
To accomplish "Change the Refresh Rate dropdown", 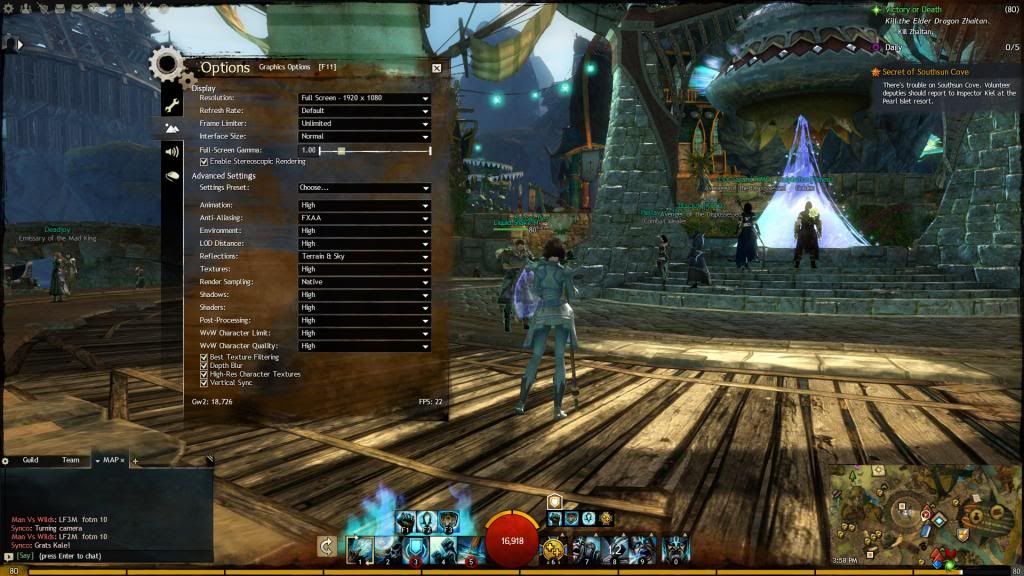I will click(364, 111).
